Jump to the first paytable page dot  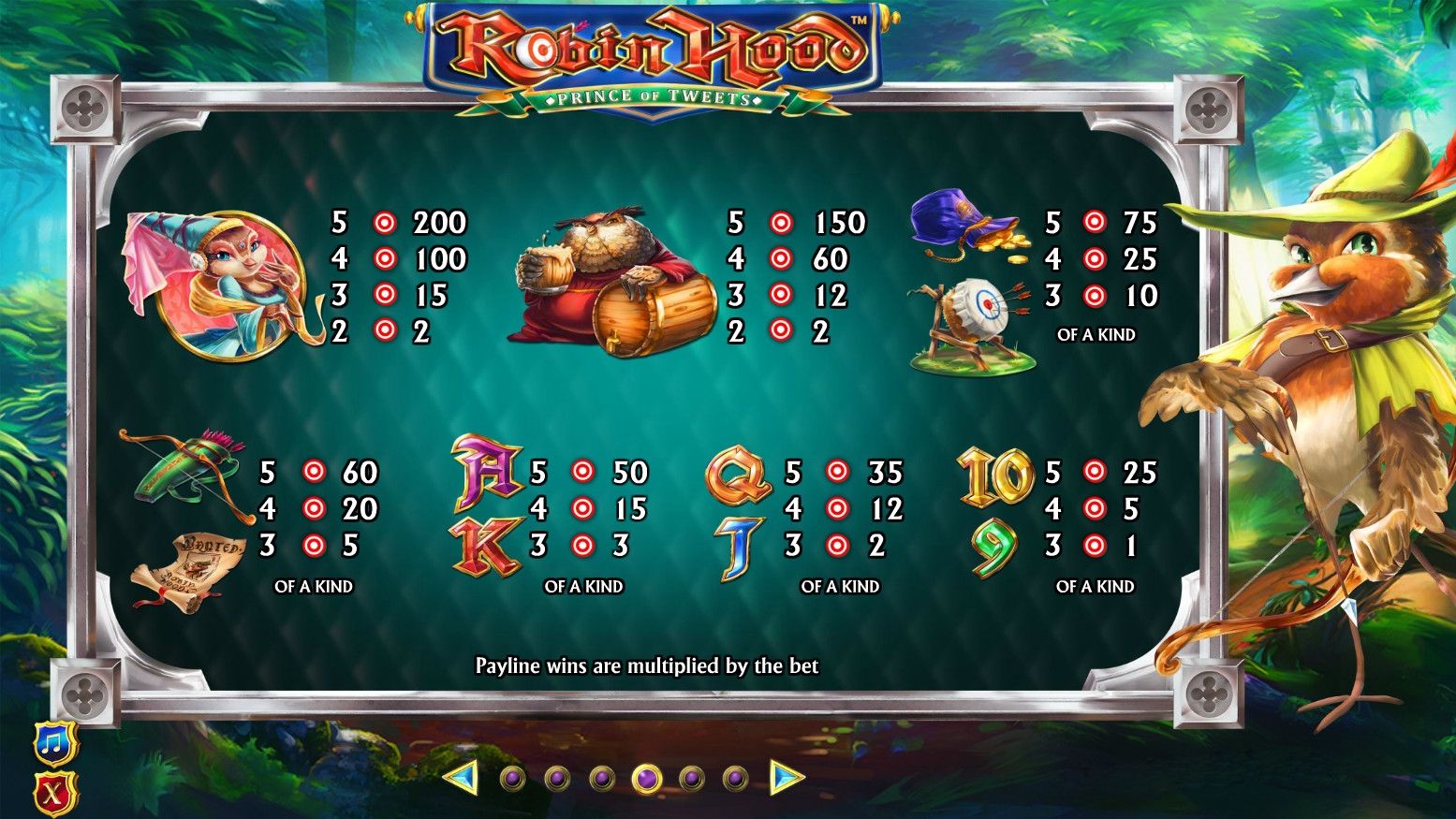click(512, 778)
